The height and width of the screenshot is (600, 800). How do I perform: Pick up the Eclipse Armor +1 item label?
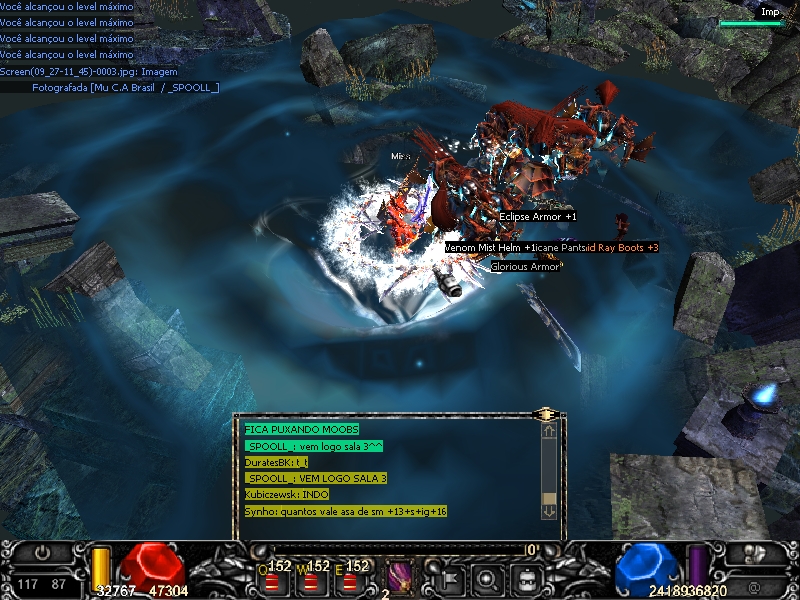point(537,216)
